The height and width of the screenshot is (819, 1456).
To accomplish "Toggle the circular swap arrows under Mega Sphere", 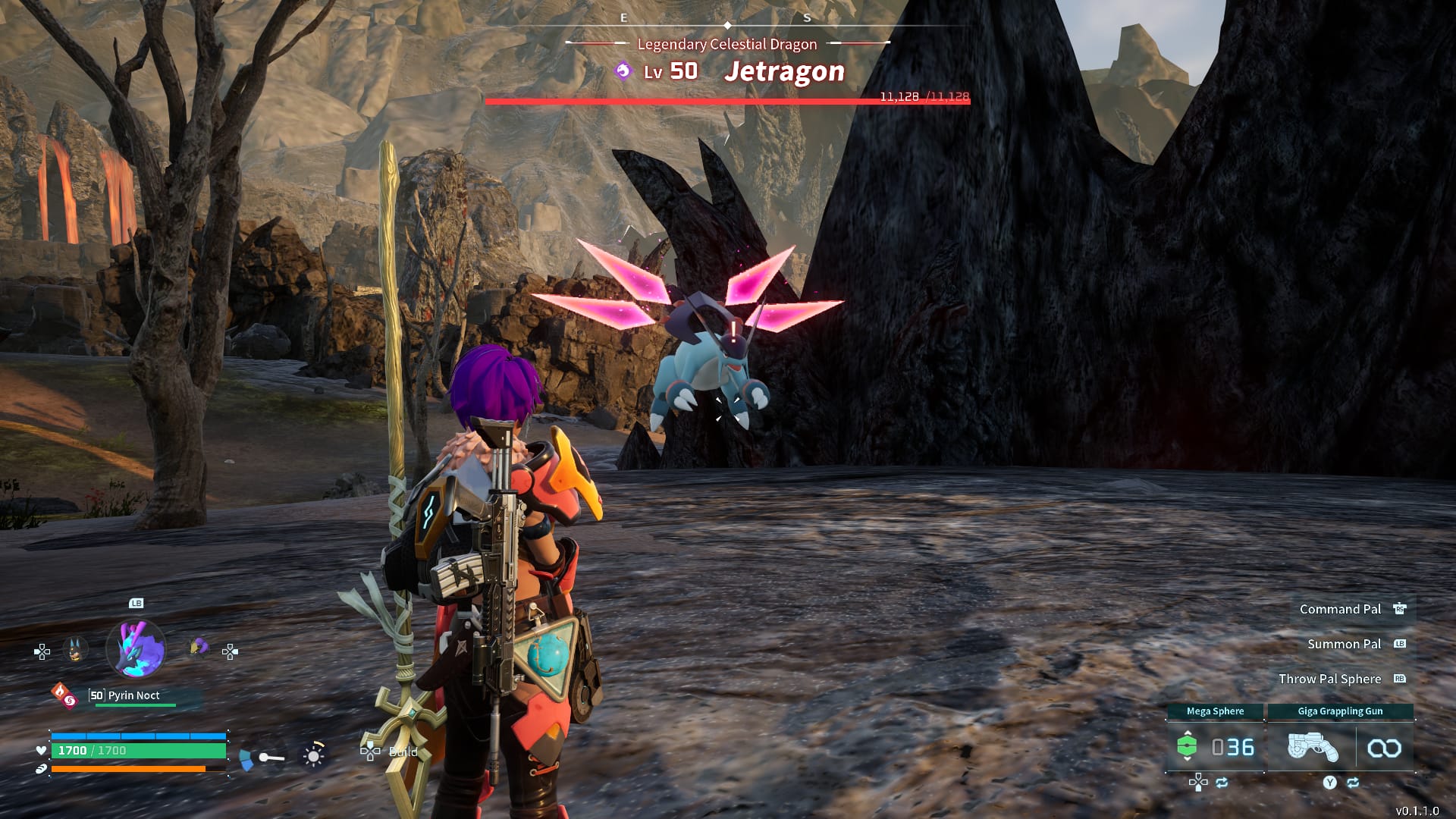I will pyautogui.click(x=1222, y=783).
